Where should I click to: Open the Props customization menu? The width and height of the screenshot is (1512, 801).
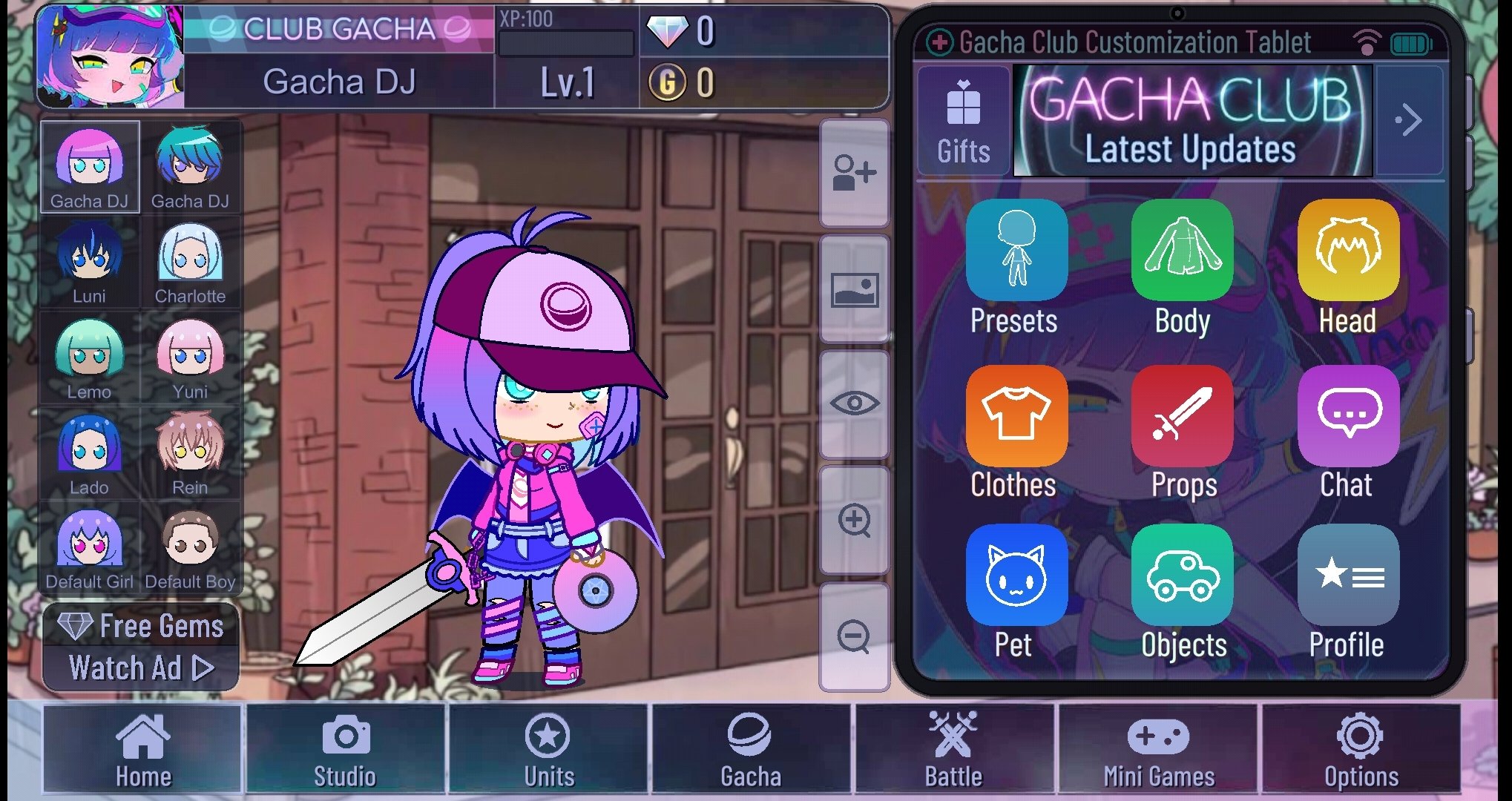1182,415
